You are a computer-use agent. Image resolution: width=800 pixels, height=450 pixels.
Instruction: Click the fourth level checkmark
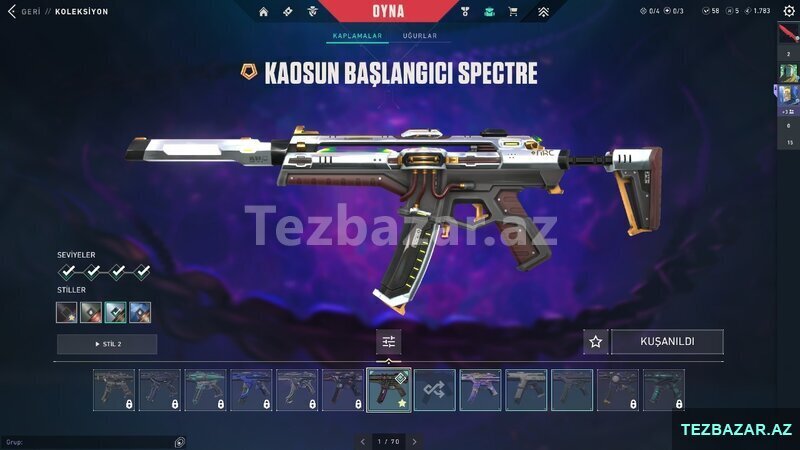click(142, 271)
